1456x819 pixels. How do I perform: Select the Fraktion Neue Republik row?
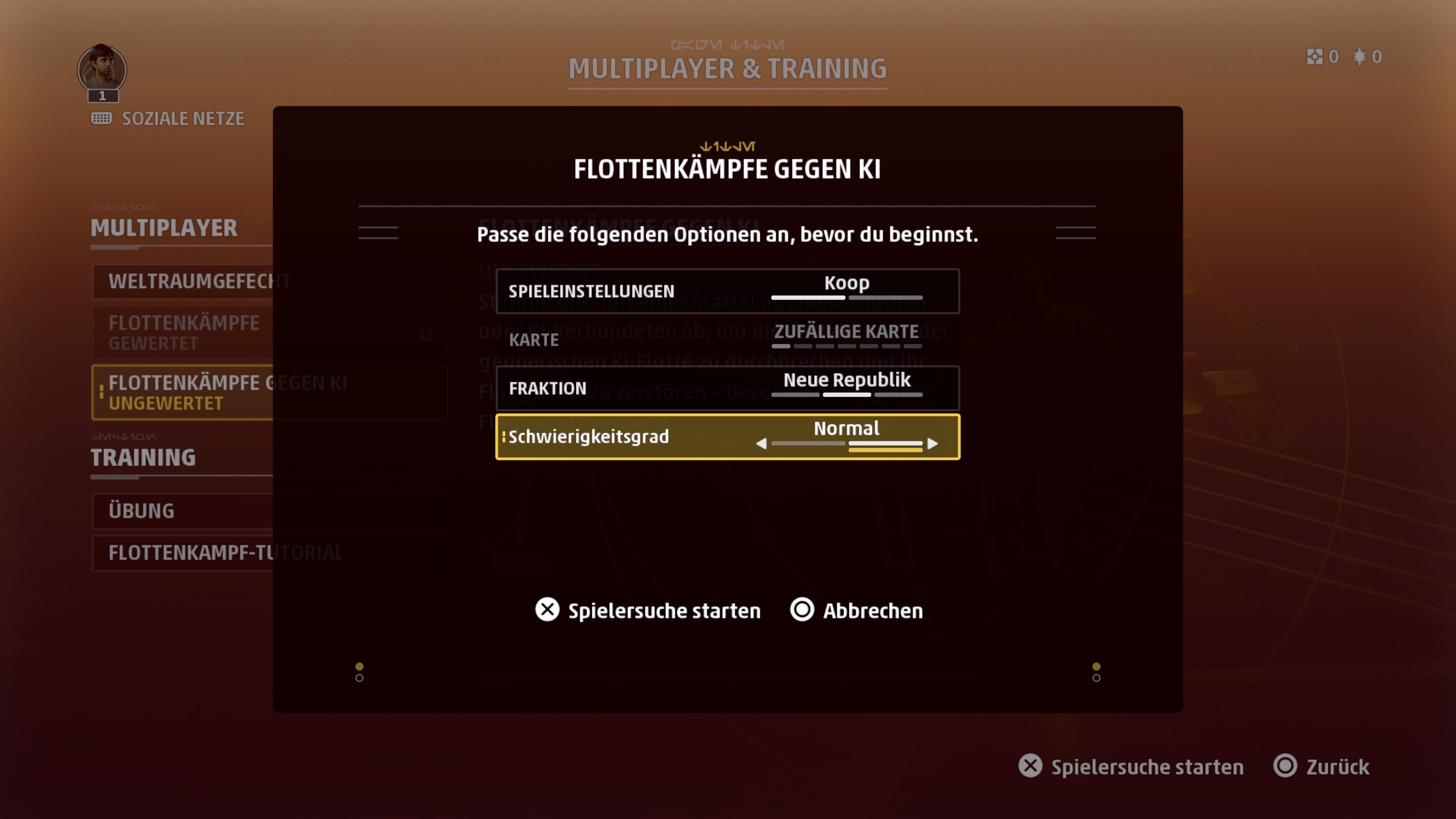(728, 388)
